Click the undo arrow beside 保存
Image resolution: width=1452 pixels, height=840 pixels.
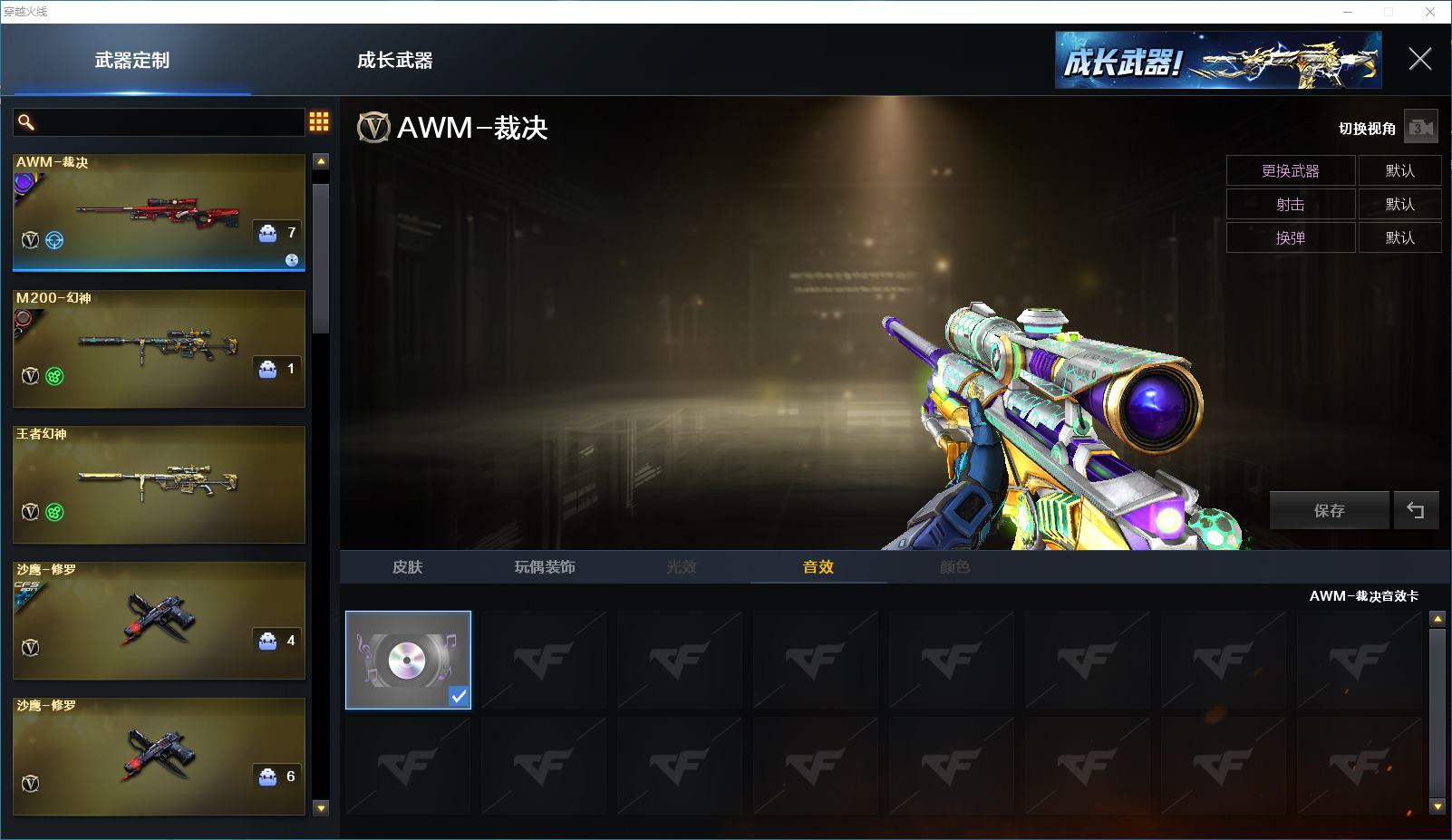1415,510
